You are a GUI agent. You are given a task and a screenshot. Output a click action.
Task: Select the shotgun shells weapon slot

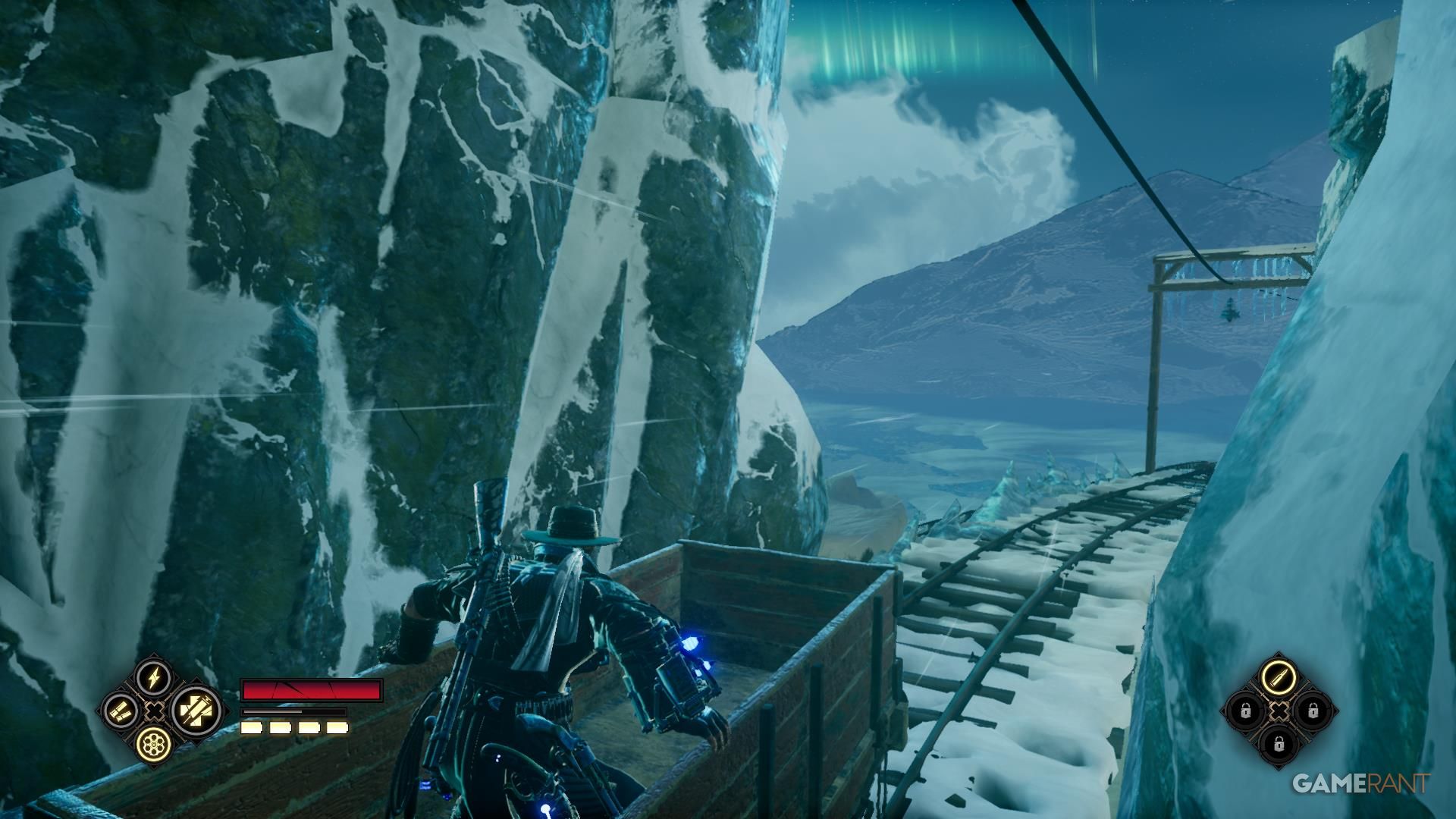coord(121,711)
